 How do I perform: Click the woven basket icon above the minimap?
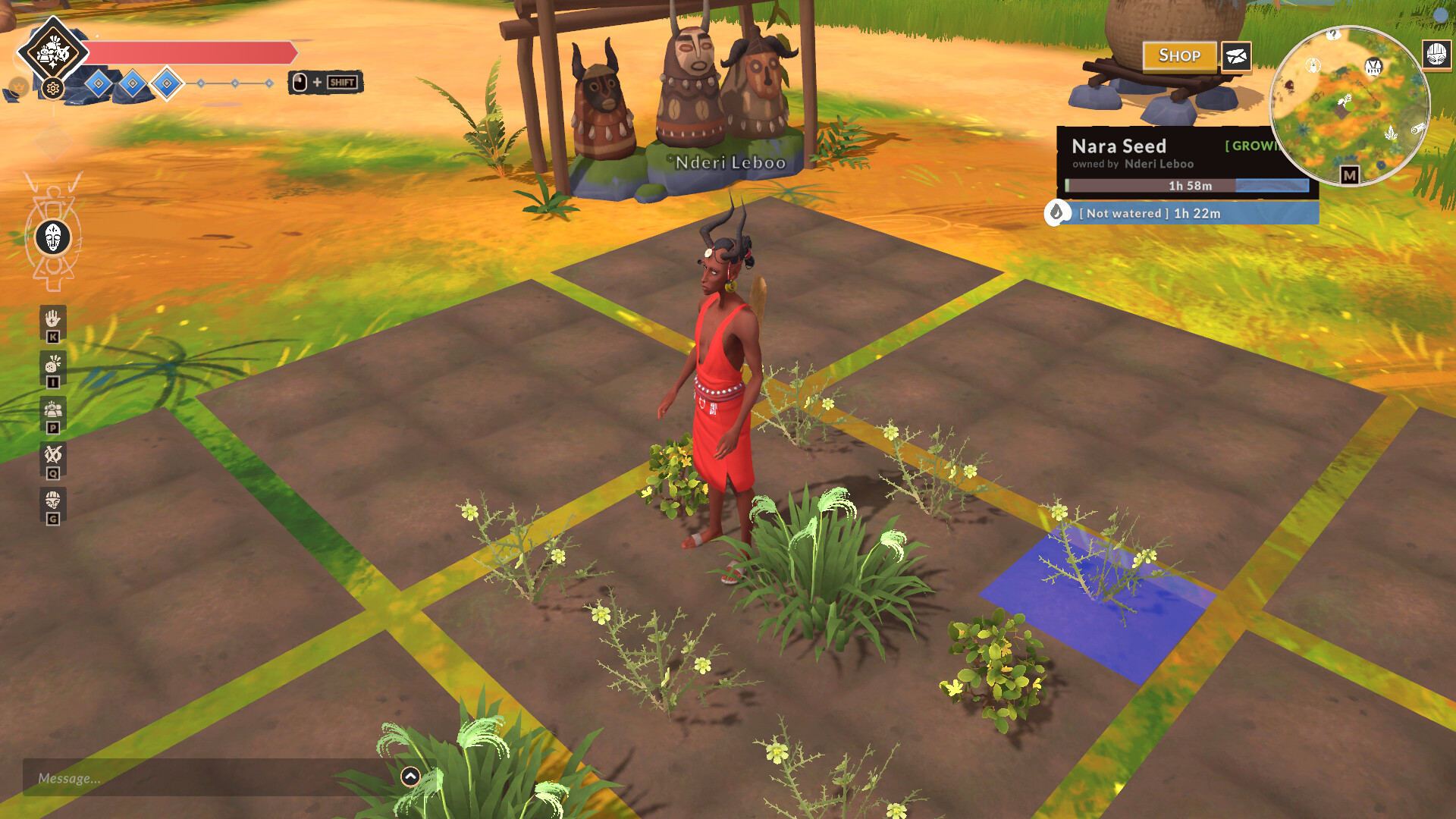click(x=1436, y=55)
